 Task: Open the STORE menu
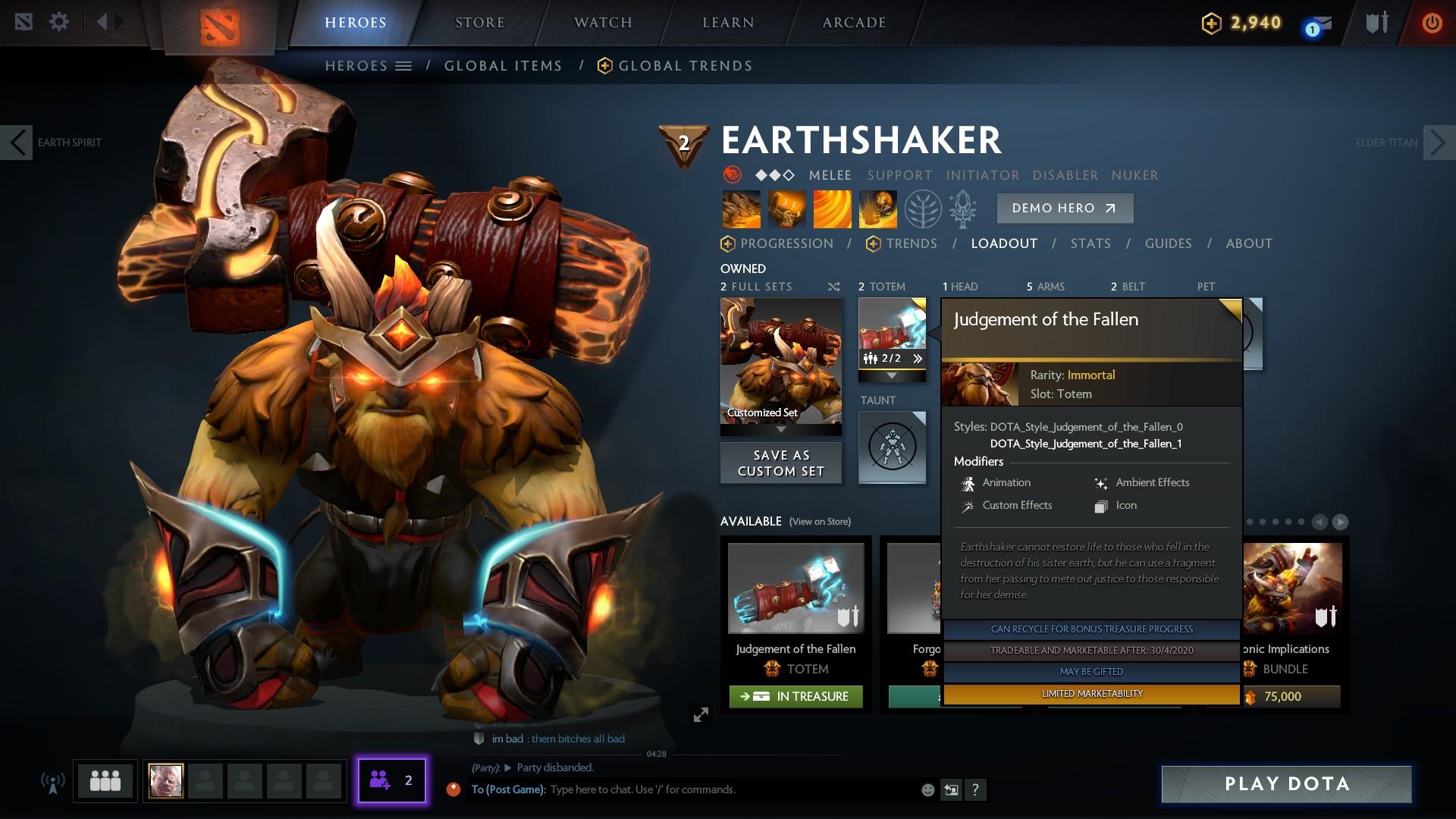tap(480, 22)
